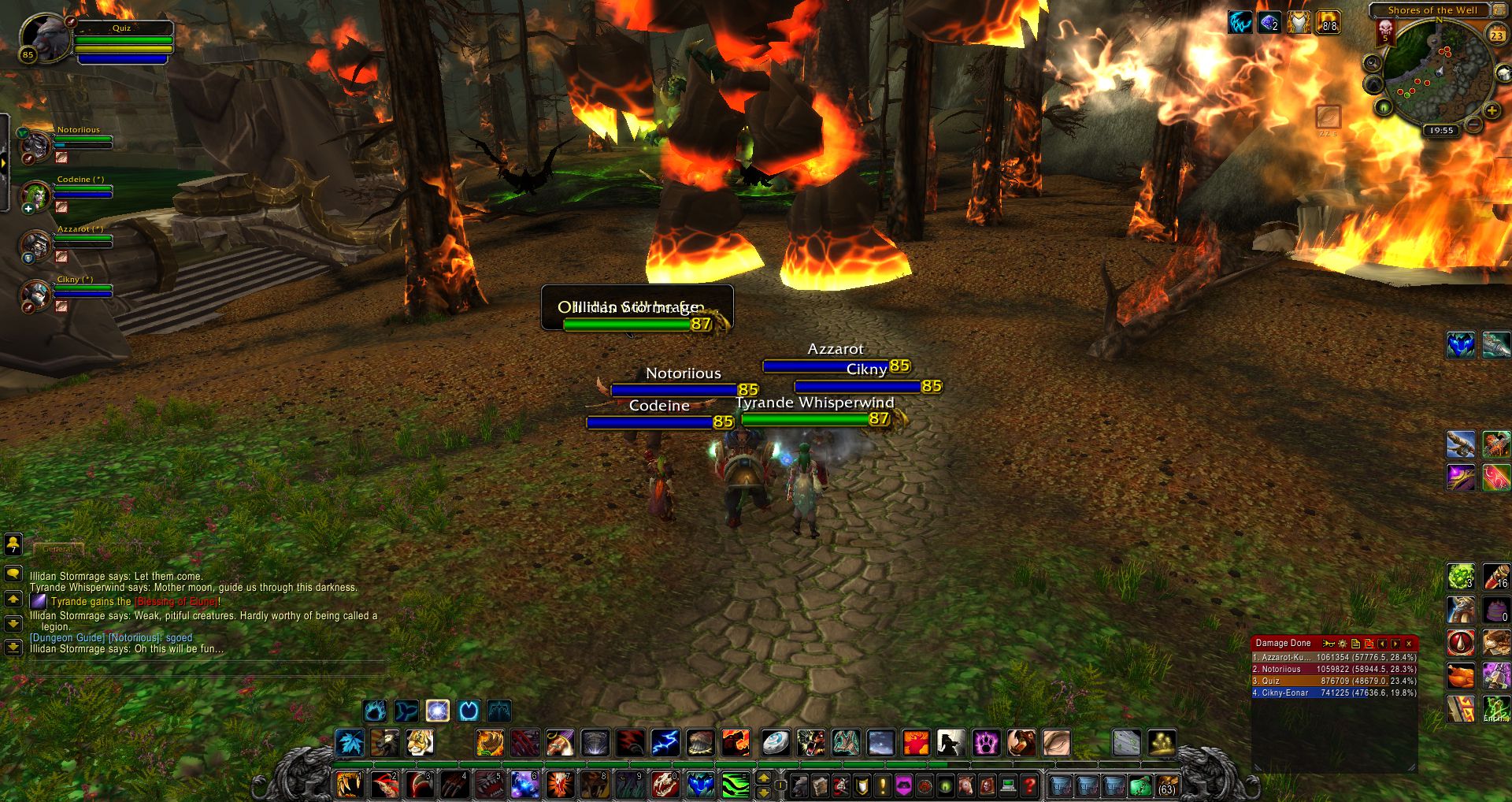This screenshot has height=802, width=1512.
Task: Use the roast chicken food item icon
Action: tap(1460, 676)
